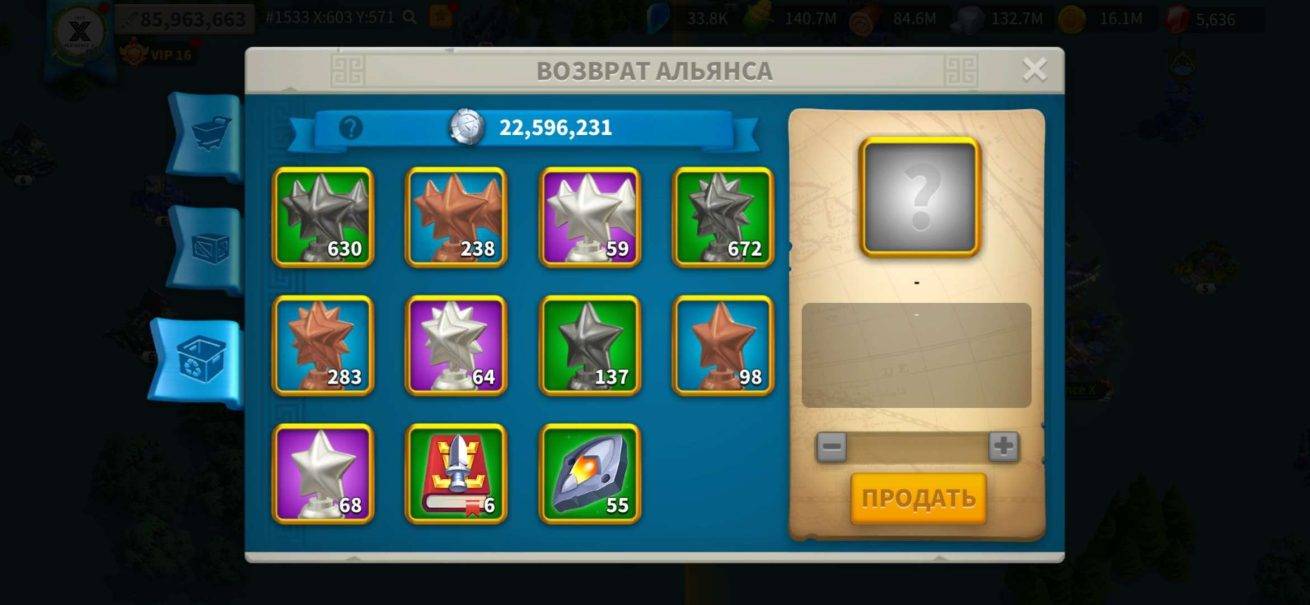Select the silver star stack of 64

click(x=456, y=345)
